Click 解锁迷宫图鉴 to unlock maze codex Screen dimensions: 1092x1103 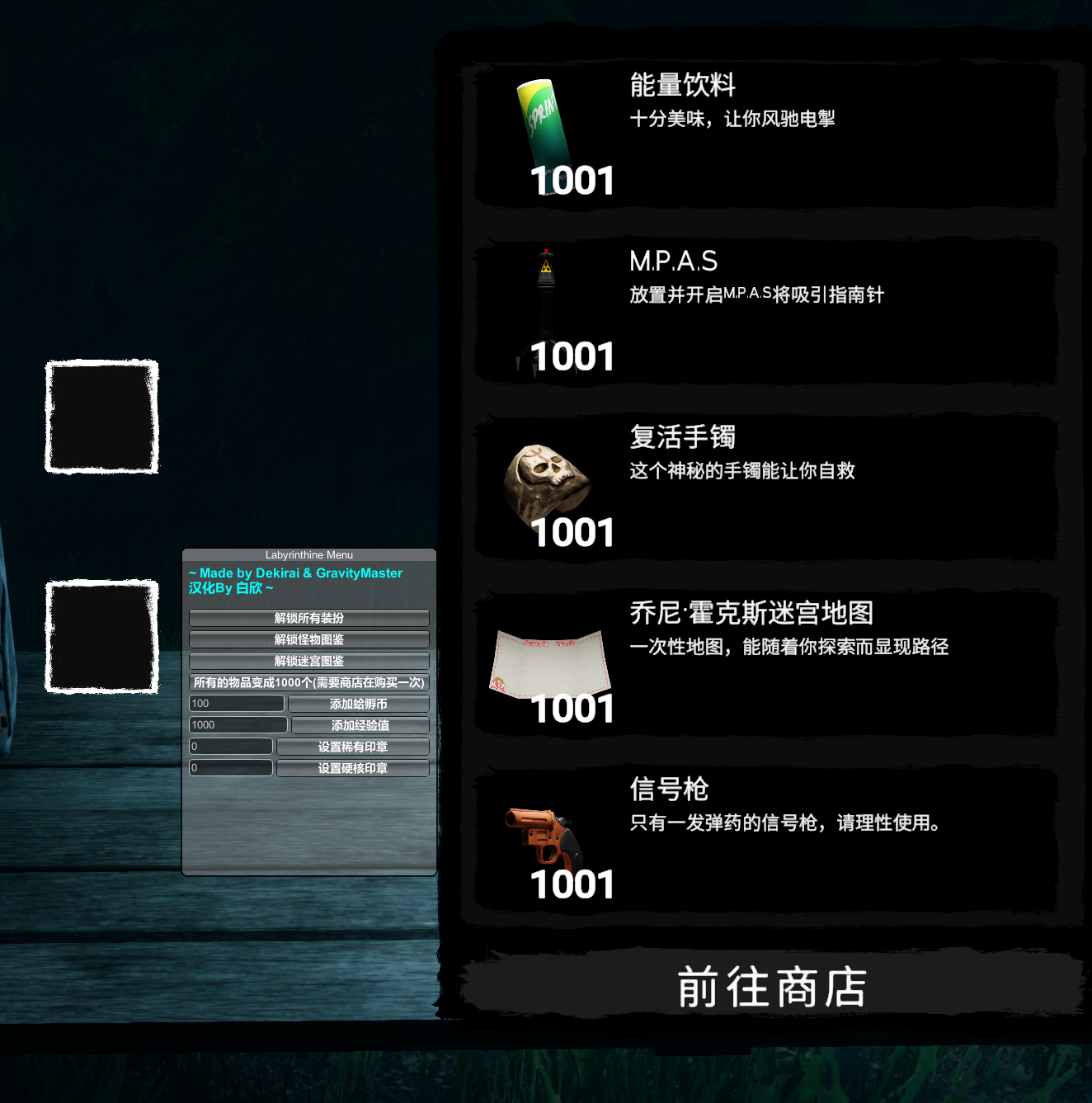click(x=308, y=661)
